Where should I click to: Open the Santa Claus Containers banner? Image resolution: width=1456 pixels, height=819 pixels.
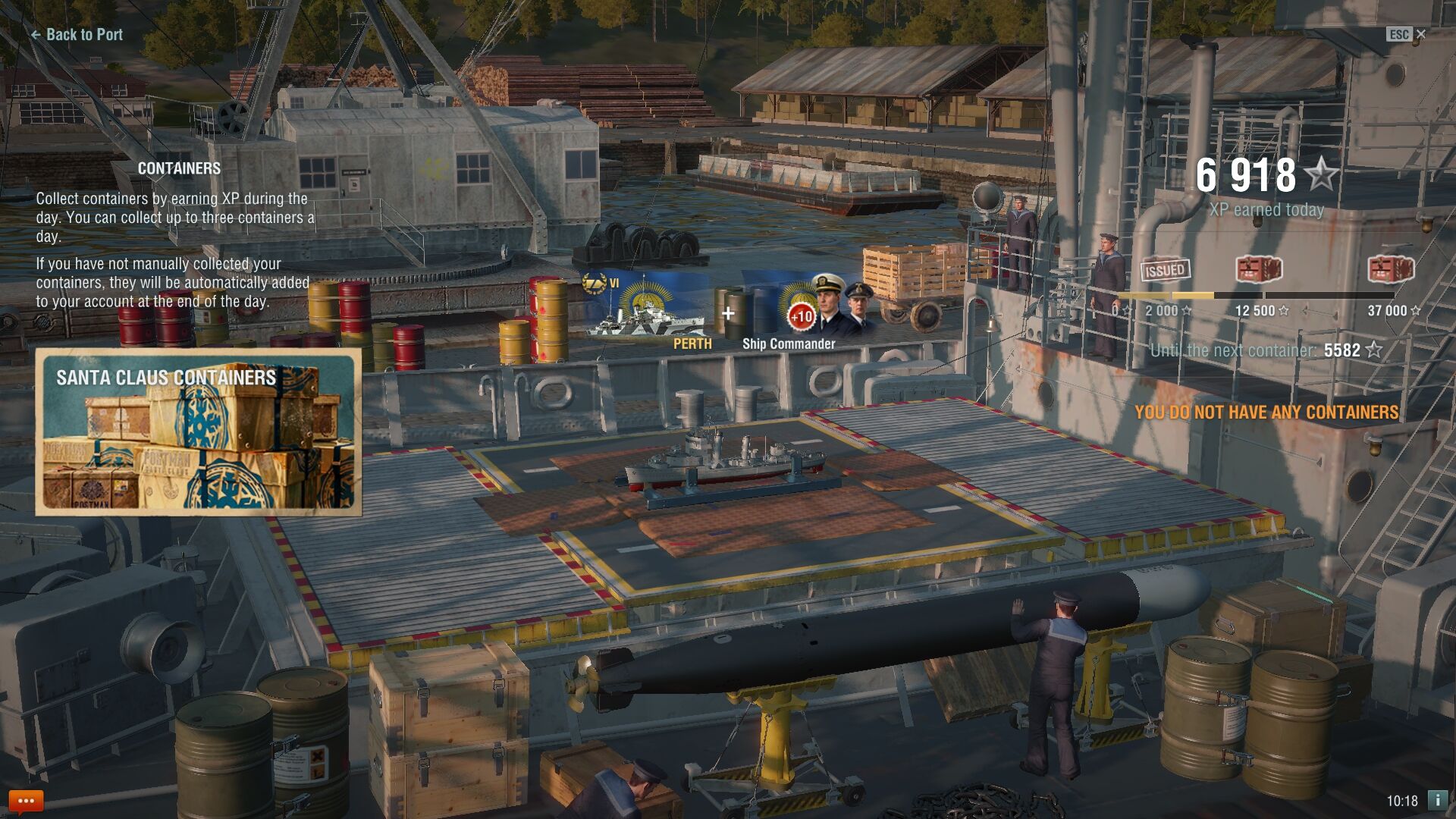pos(198,432)
